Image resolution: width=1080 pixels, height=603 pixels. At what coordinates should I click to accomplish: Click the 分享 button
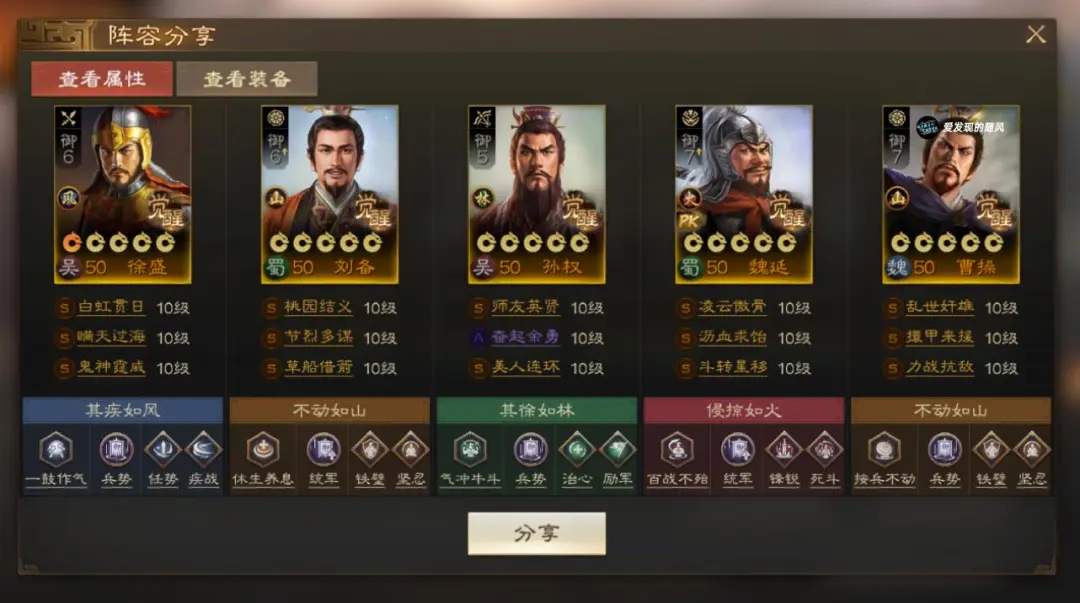tap(537, 533)
